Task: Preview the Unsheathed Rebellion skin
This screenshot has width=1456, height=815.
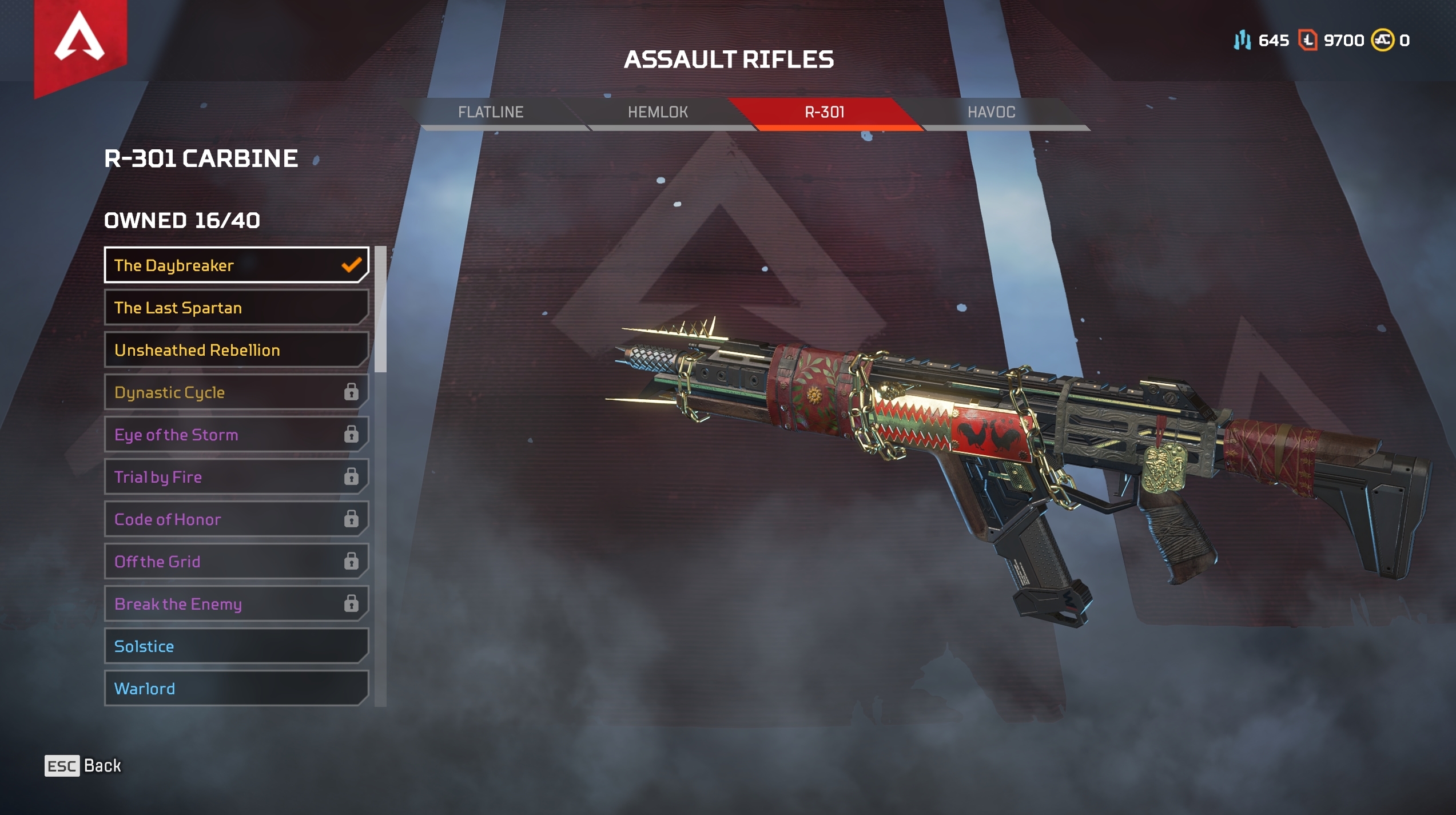Action: 236,350
